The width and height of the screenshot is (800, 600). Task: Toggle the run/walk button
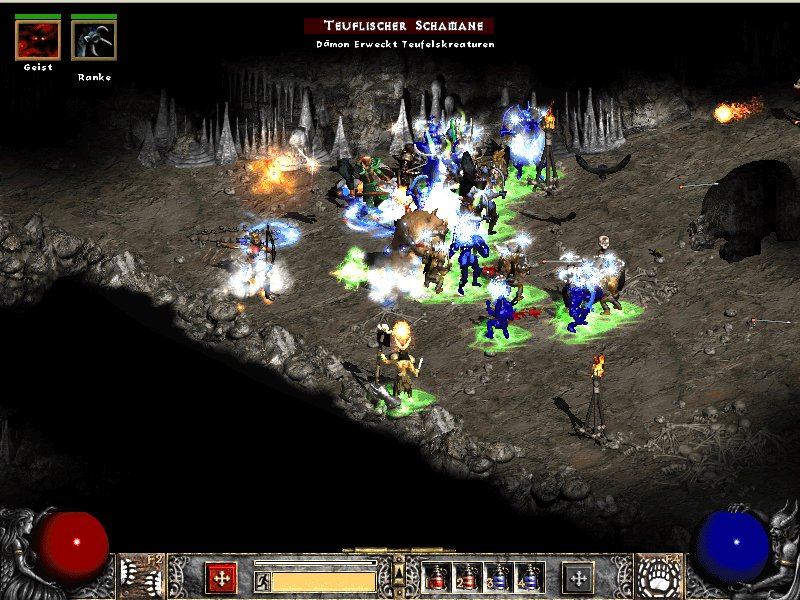click(x=262, y=581)
